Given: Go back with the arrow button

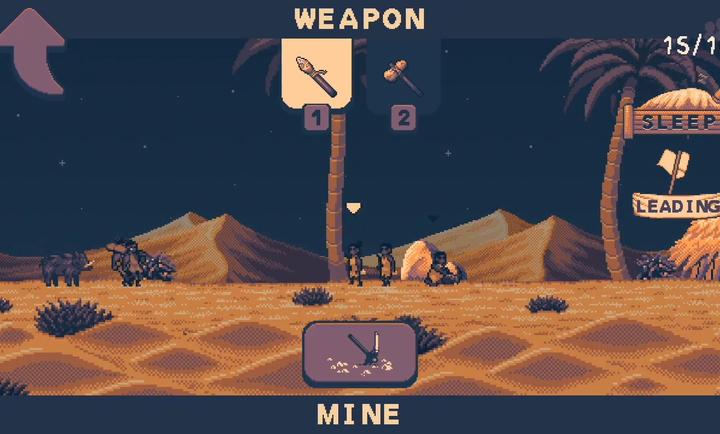Looking at the screenshot, I should coord(32,50).
